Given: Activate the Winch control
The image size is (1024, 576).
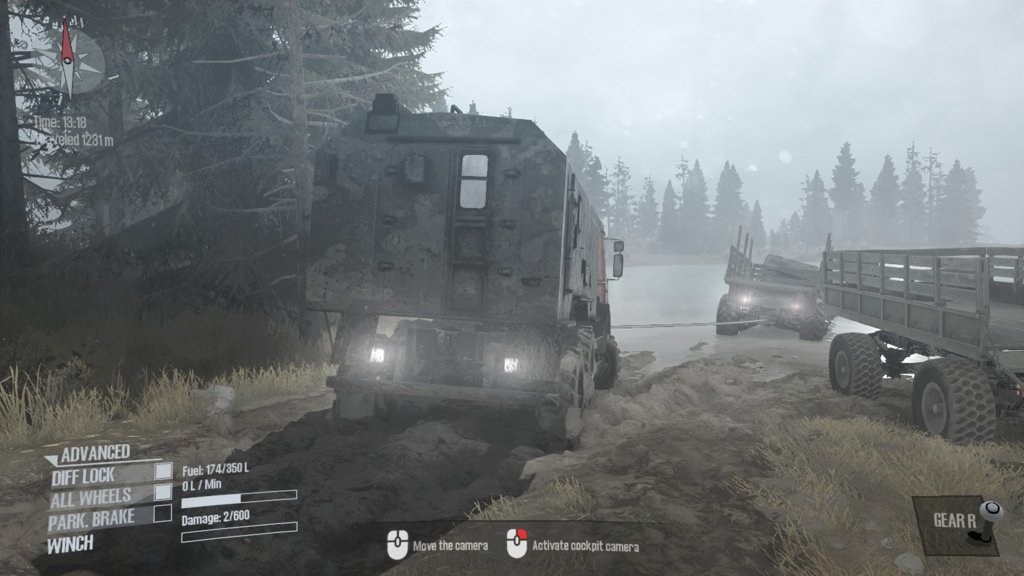Looking at the screenshot, I should pyautogui.click(x=70, y=544).
